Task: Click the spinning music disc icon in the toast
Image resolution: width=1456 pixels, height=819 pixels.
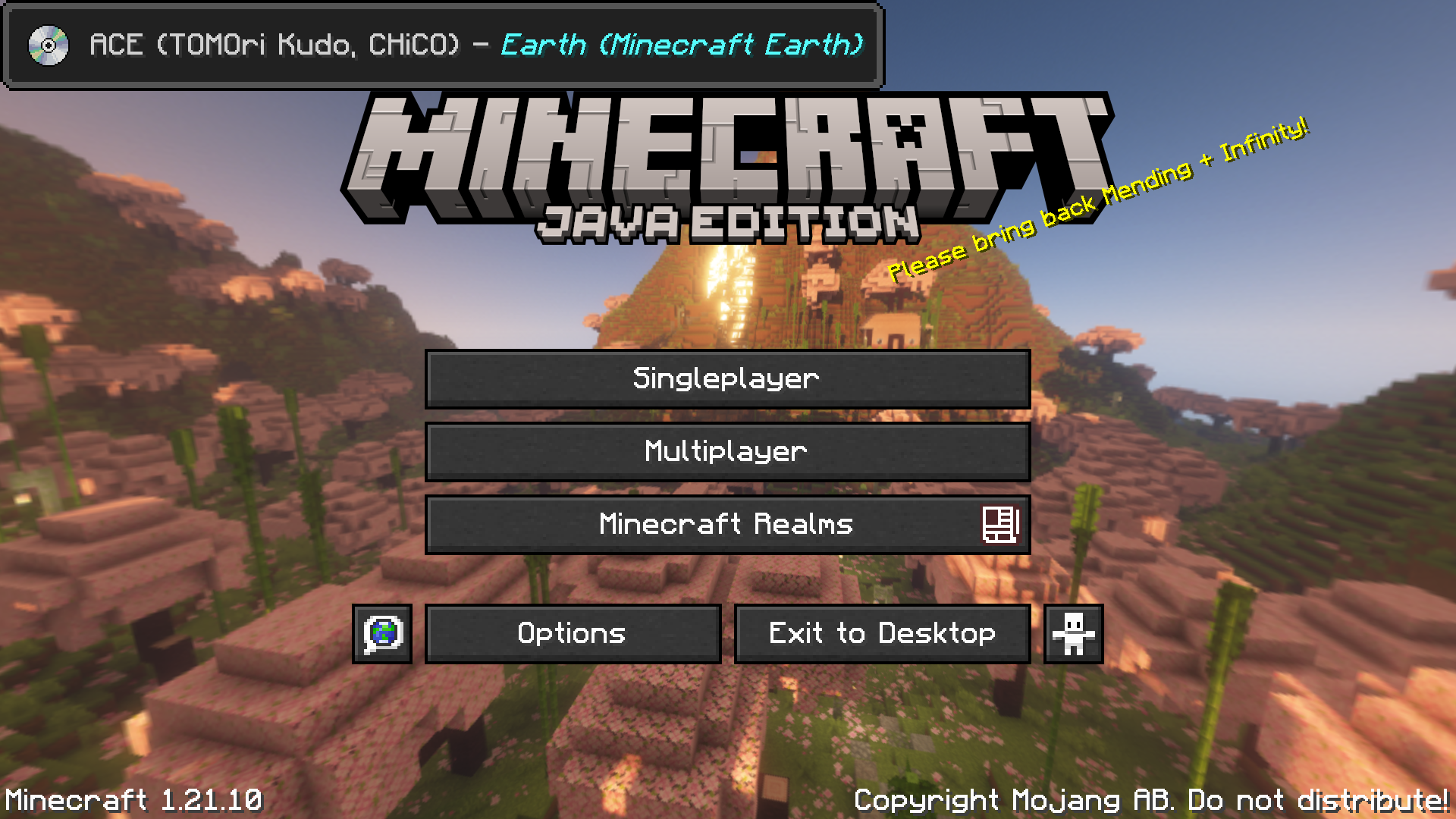Action: click(x=47, y=45)
